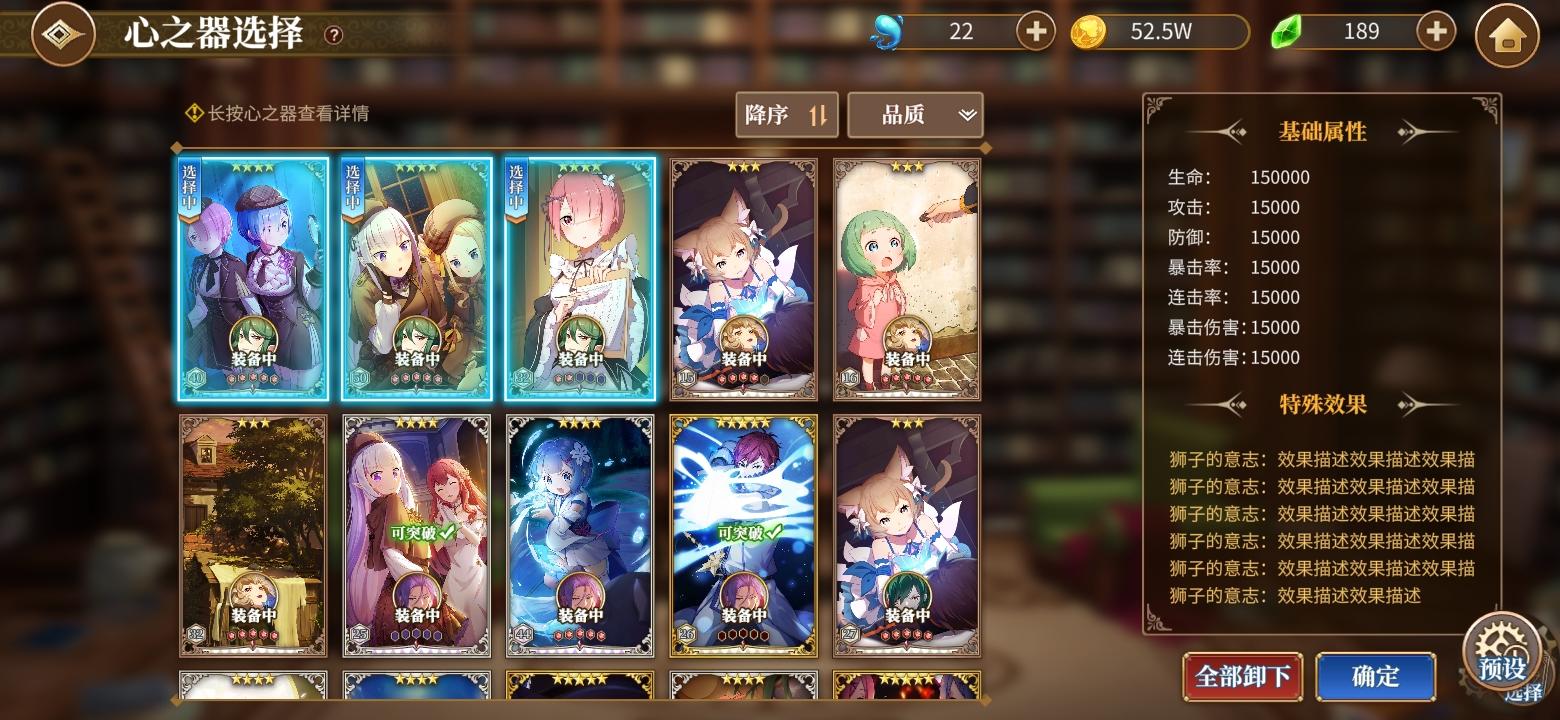Open the home icon at top right
The height and width of the screenshot is (720, 1560).
click(x=1506, y=33)
